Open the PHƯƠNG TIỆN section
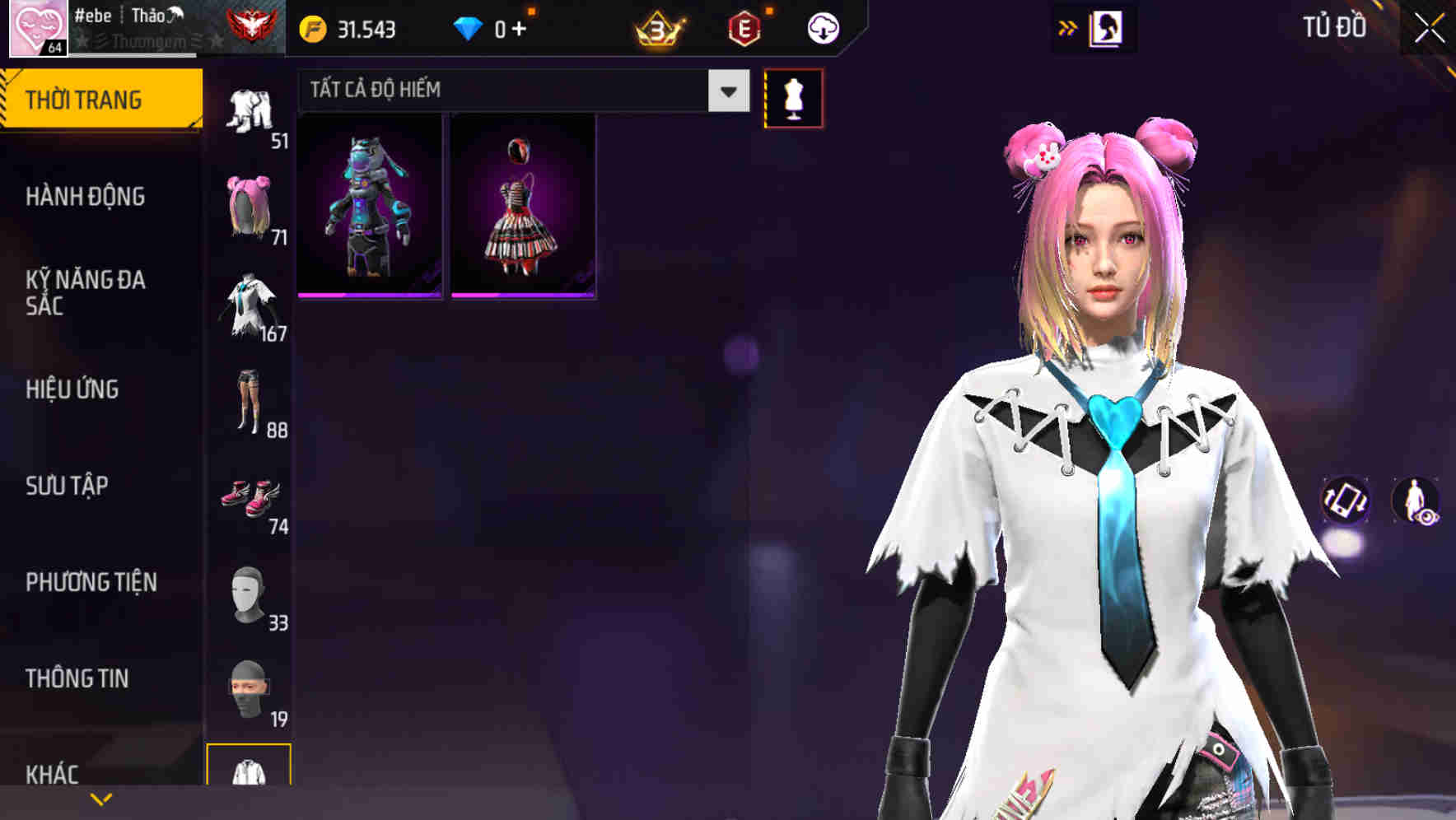The height and width of the screenshot is (820, 1456). point(91,581)
